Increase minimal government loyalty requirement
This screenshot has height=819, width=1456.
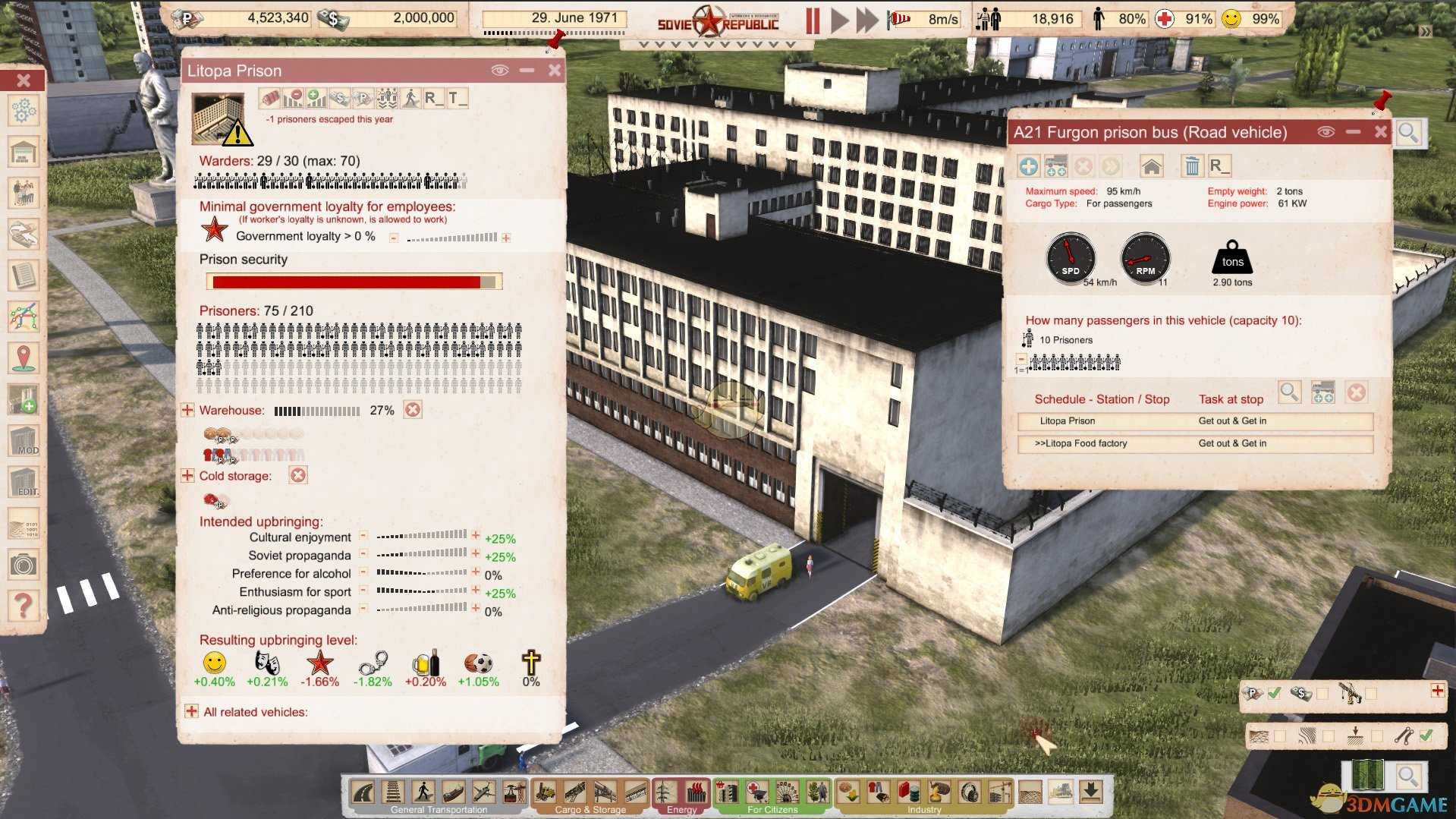coord(506,238)
